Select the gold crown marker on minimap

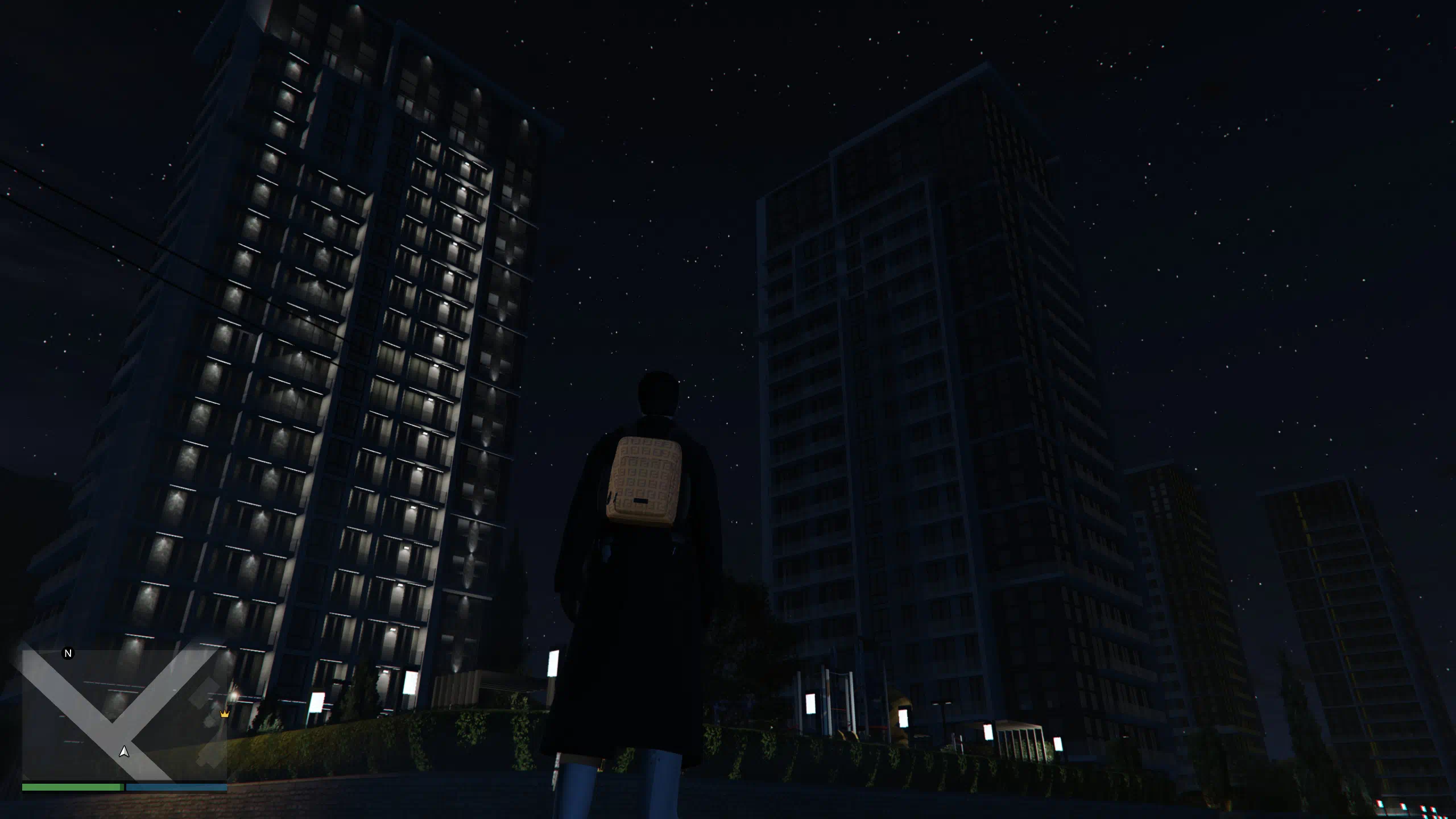click(224, 714)
